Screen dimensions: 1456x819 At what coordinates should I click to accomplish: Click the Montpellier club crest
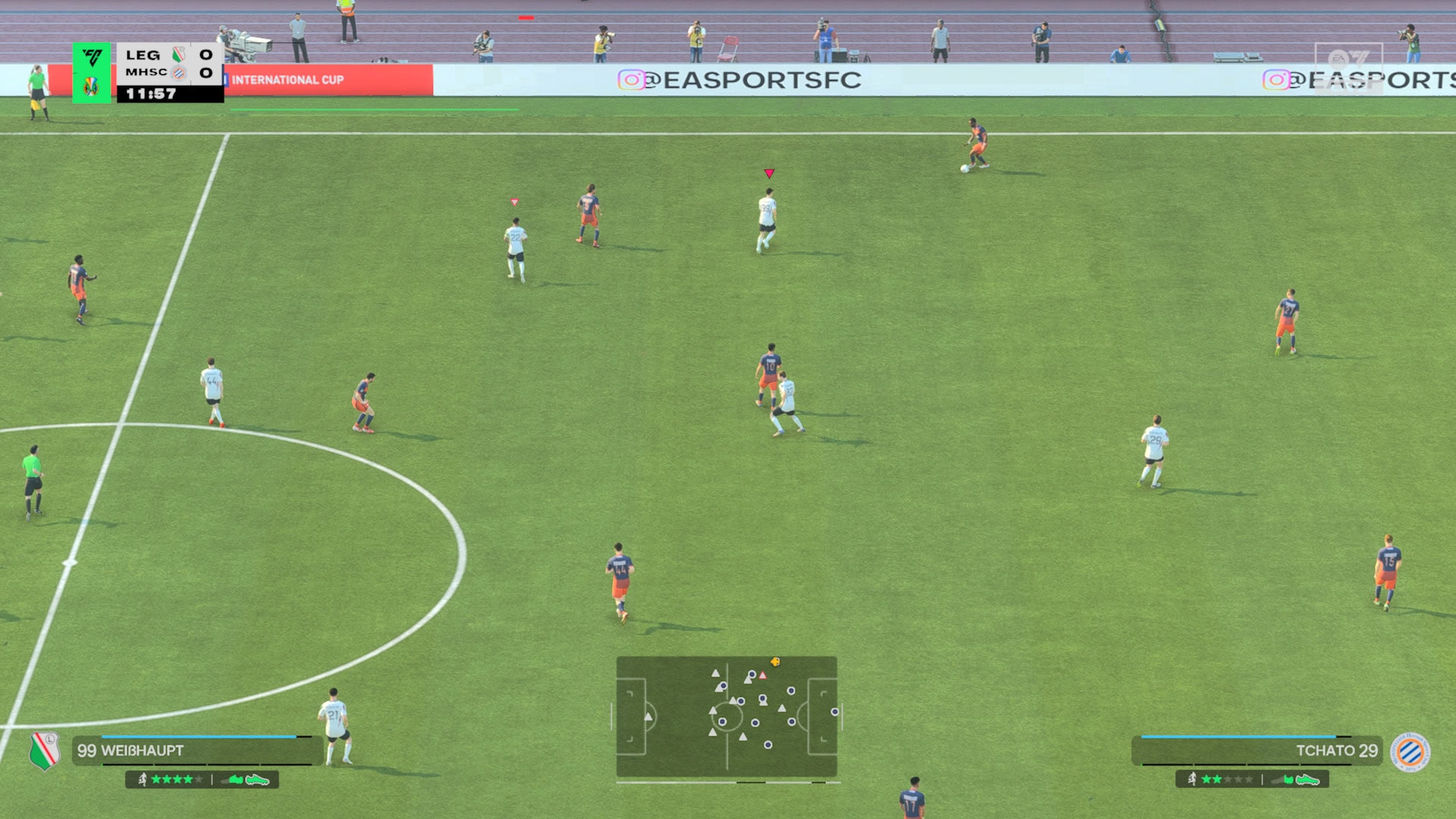coord(1410,752)
